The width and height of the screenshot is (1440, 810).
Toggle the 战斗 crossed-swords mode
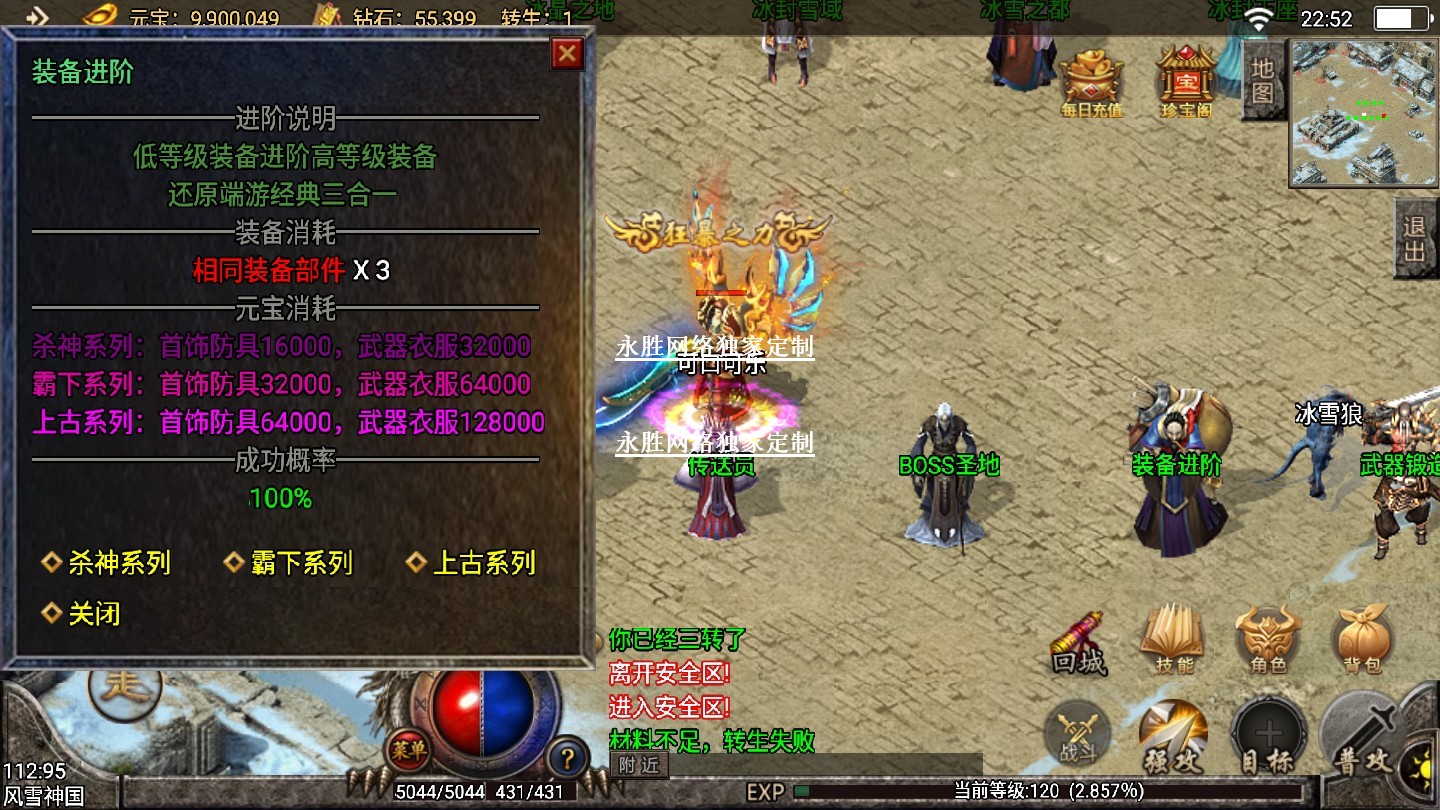[1076, 736]
